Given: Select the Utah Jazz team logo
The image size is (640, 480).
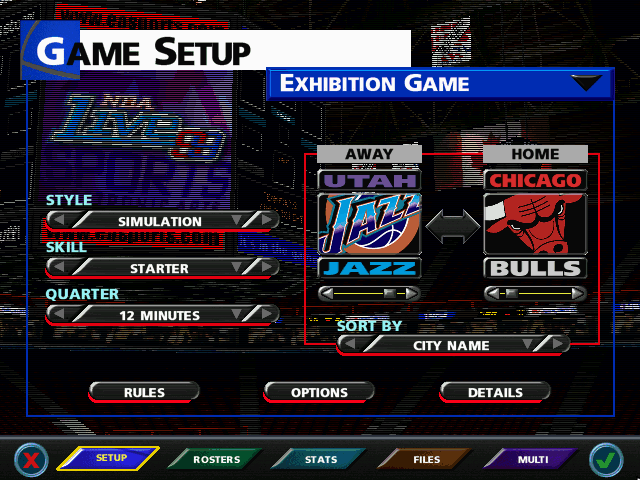Looking at the screenshot, I should click(x=369, y=224).
